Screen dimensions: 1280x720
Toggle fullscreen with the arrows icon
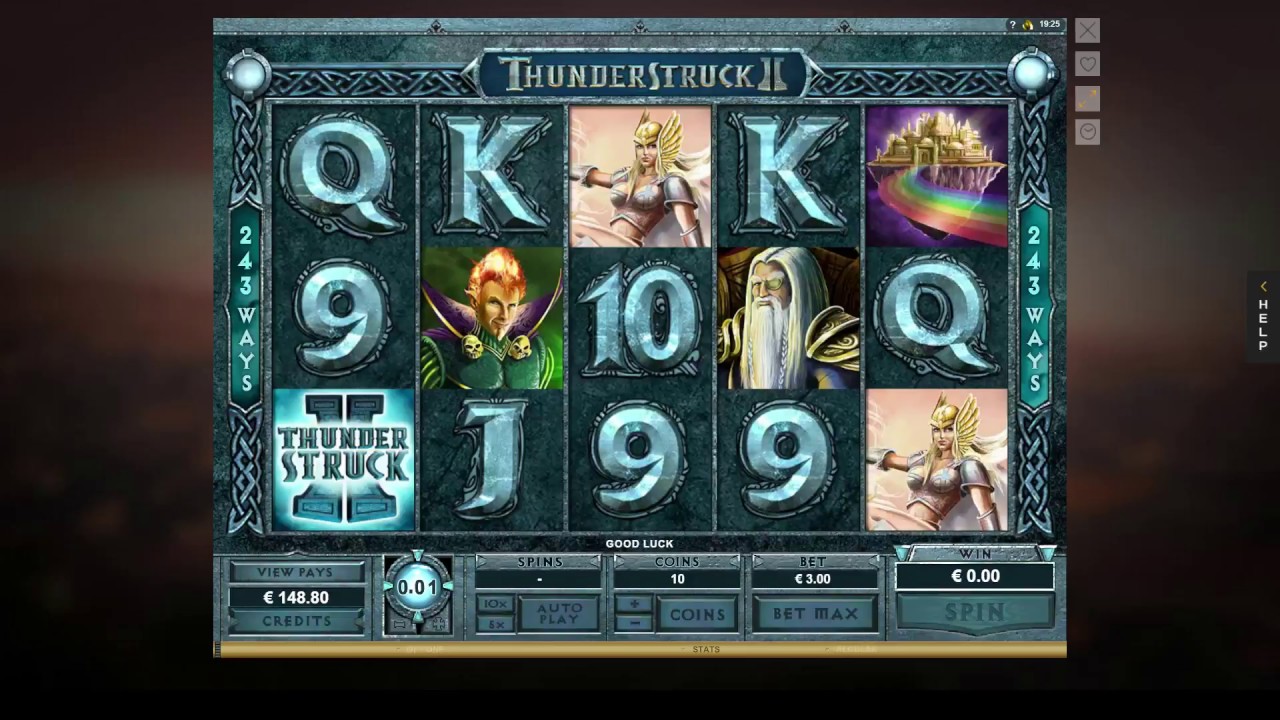(1087, 98)
